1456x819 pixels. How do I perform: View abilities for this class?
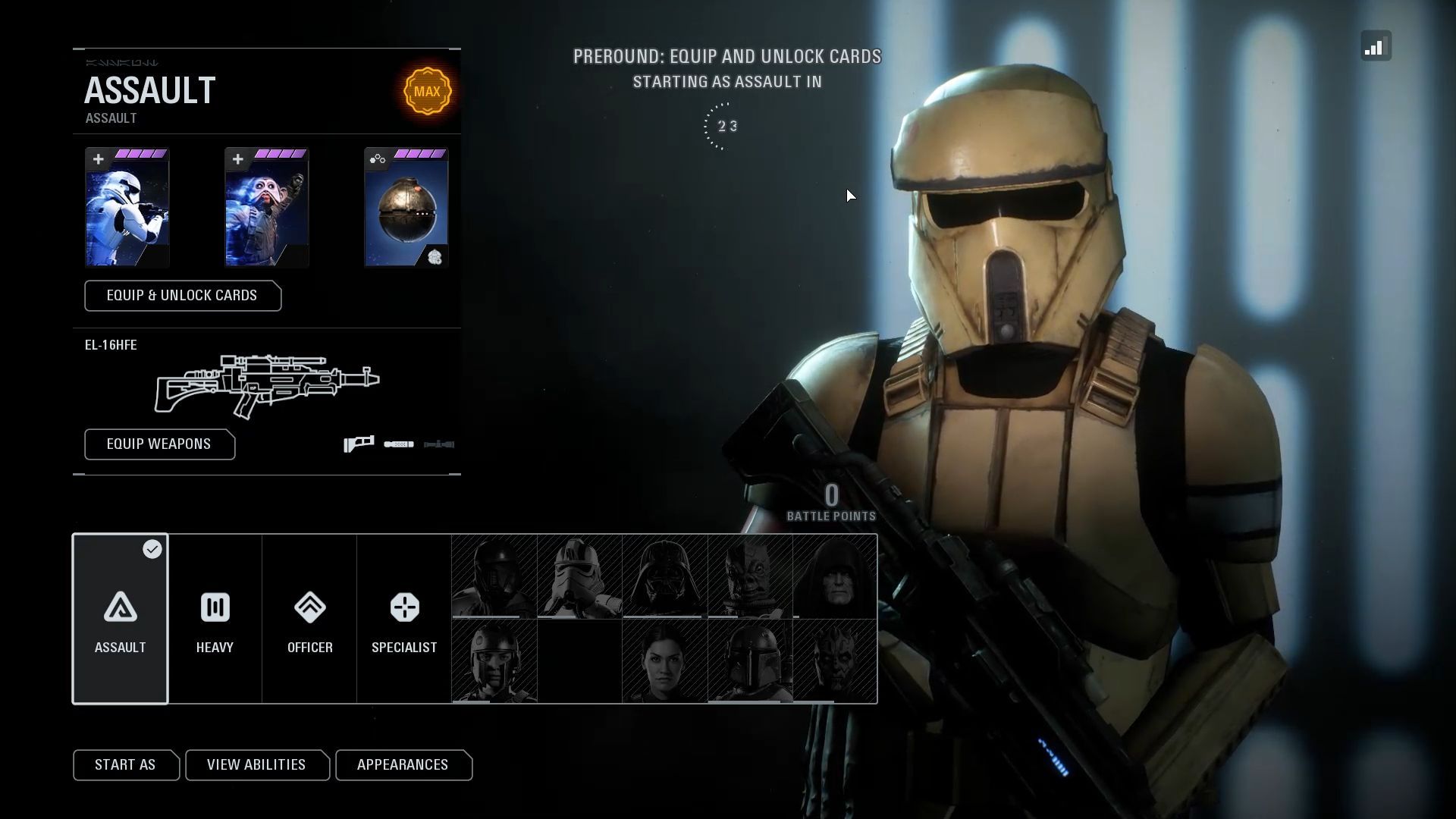[256, 765]
